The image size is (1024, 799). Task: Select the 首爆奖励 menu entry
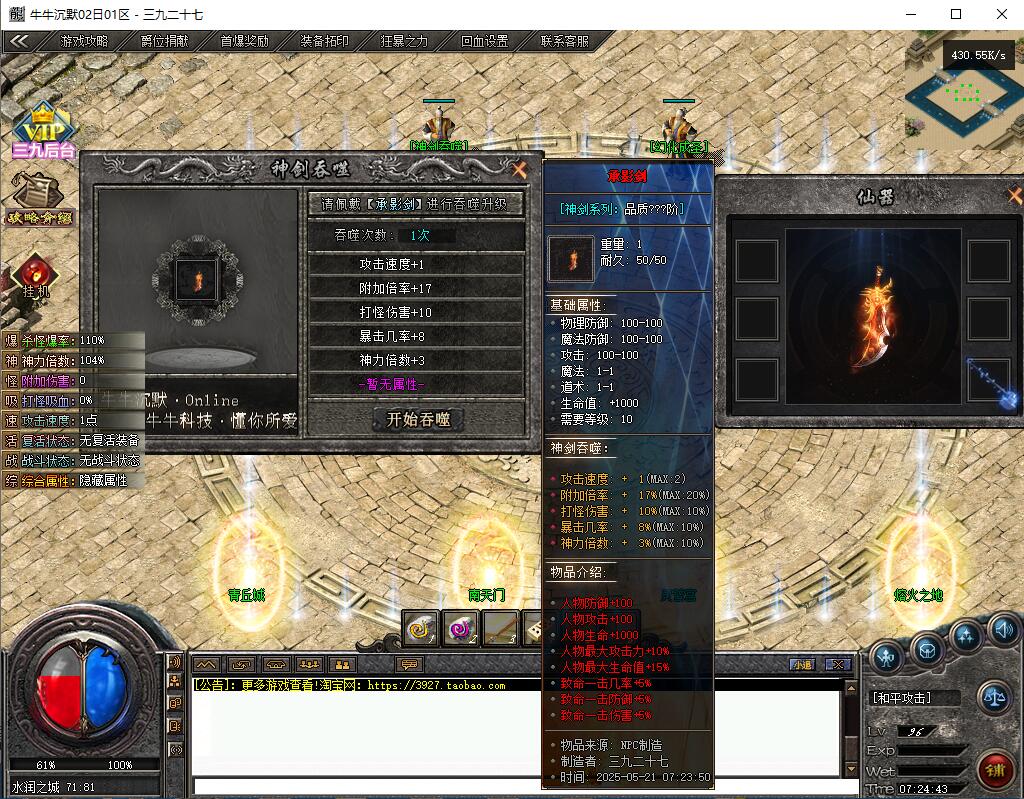pyautogui.click(x=245, y=41)
